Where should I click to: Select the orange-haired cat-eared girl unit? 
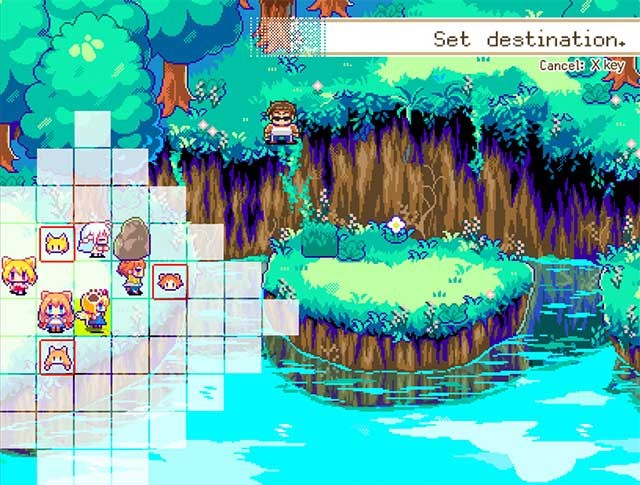coord(56,311)
